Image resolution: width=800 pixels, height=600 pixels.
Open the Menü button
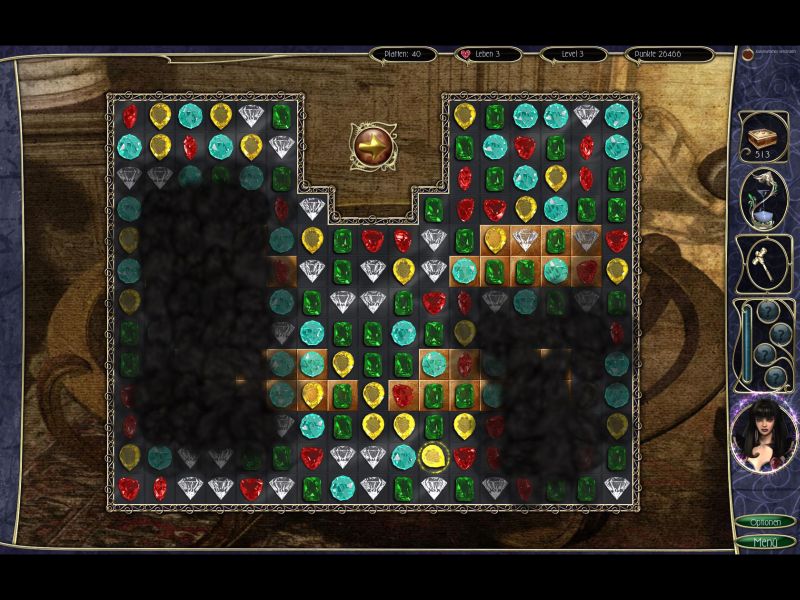765,542
